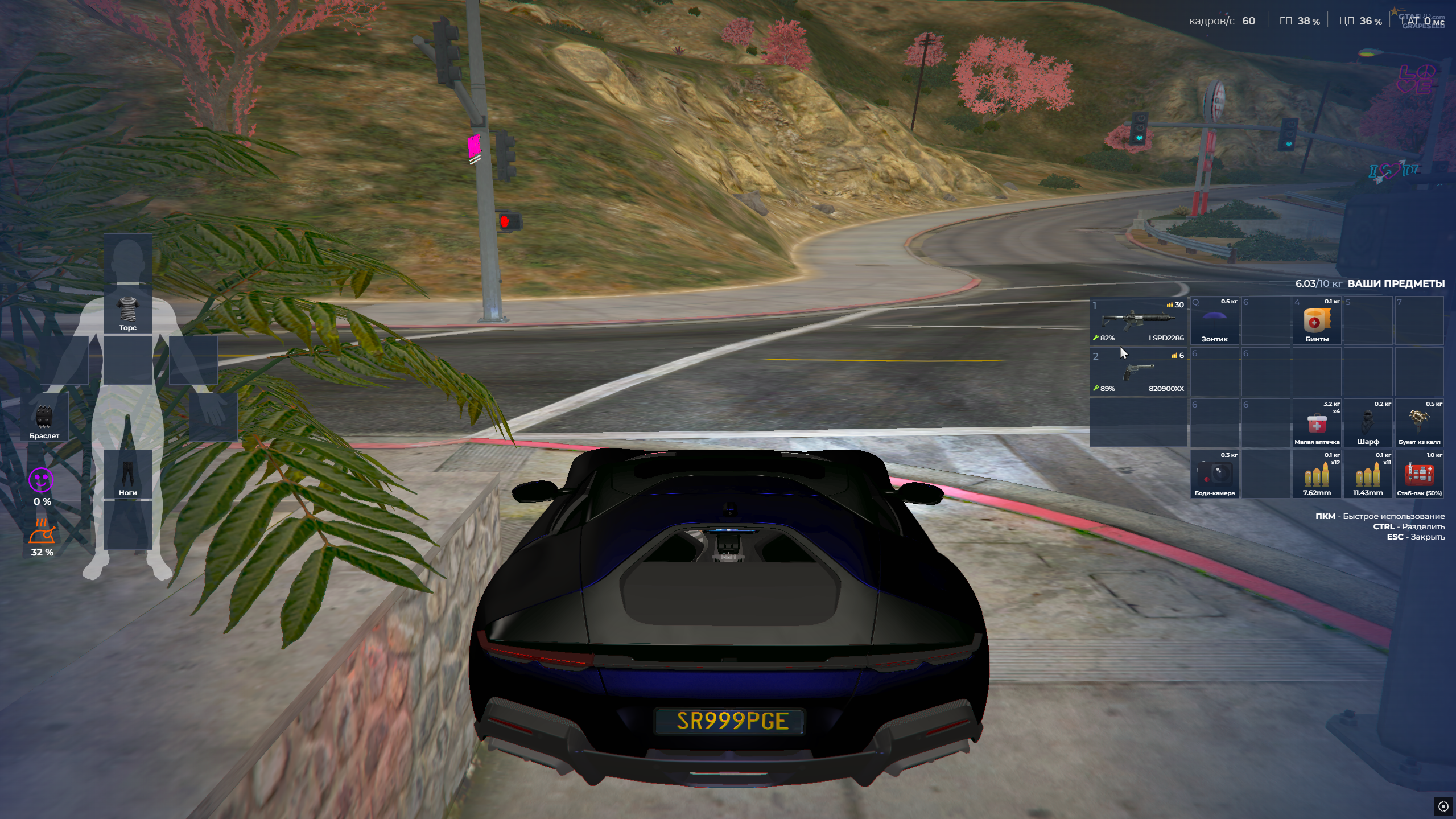Select the Браслет bracelet equipment slot

44,417
